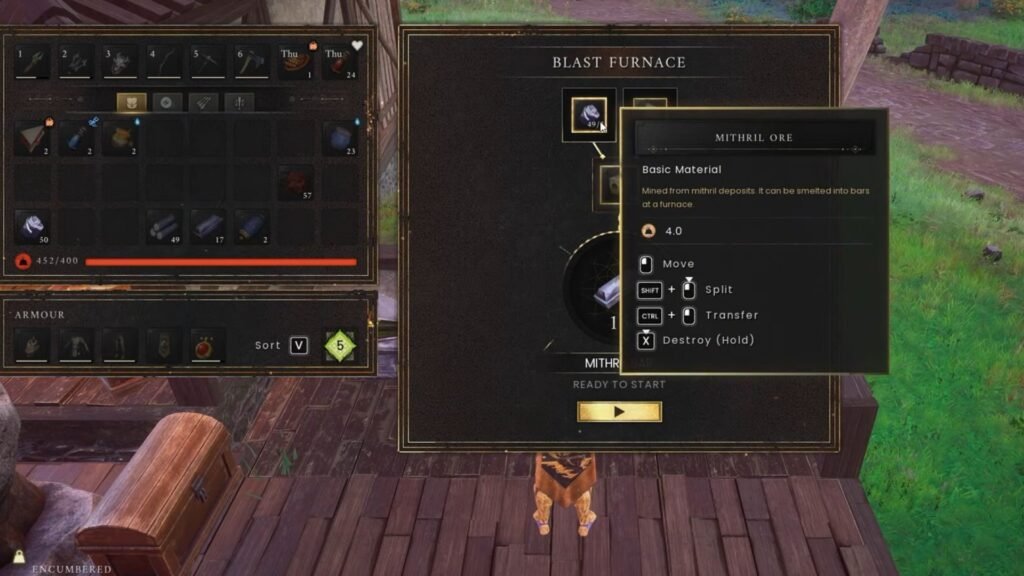The image size is (1024, 576).
Task: Select the wood logs stack of 49
Action: 165,226
